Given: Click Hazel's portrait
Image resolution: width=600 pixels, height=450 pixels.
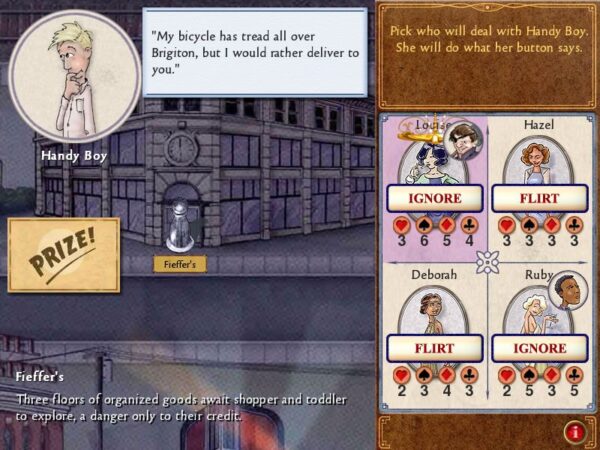Looking at the screenshot, I should tap(538, 160).
